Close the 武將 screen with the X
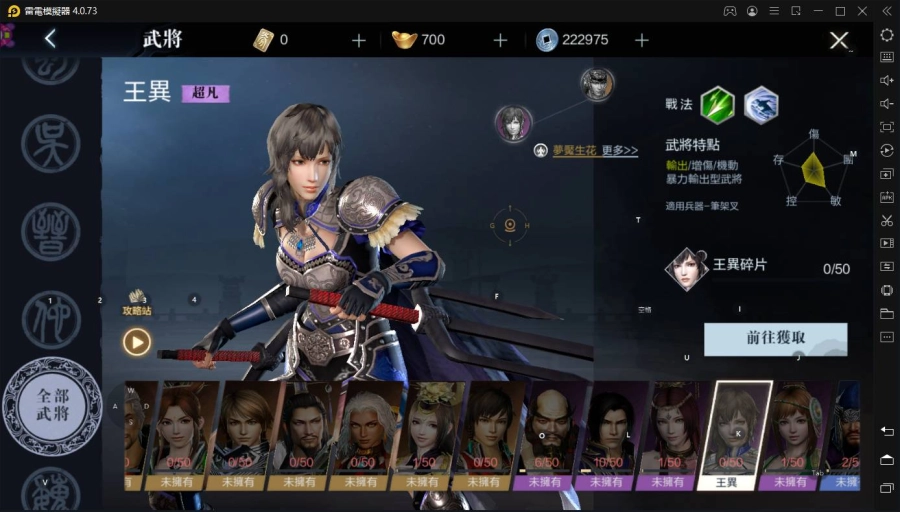This screenshot has width=900, height=512. (x=839, y=41)
